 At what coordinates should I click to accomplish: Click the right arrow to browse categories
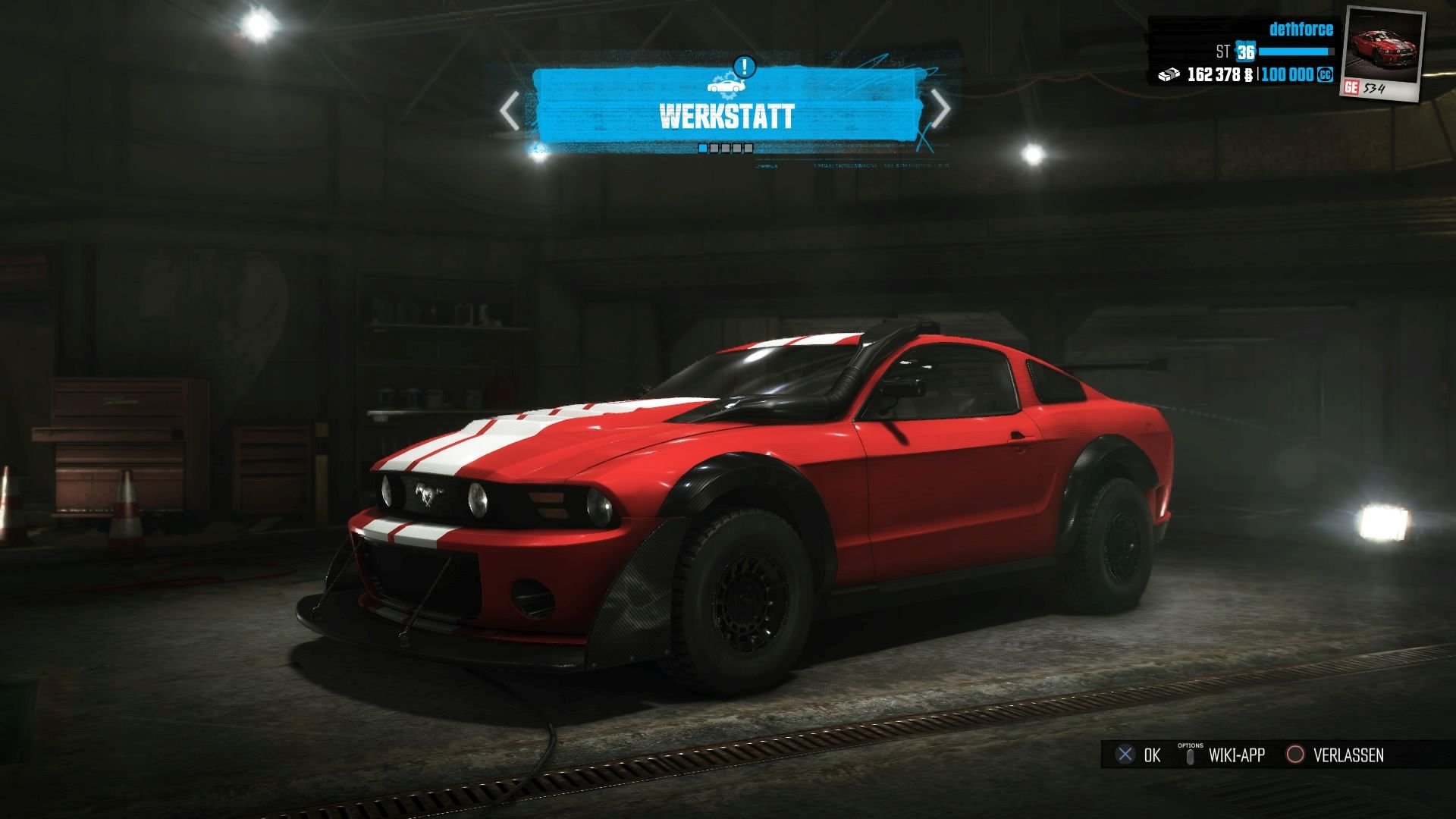(943, 108)
